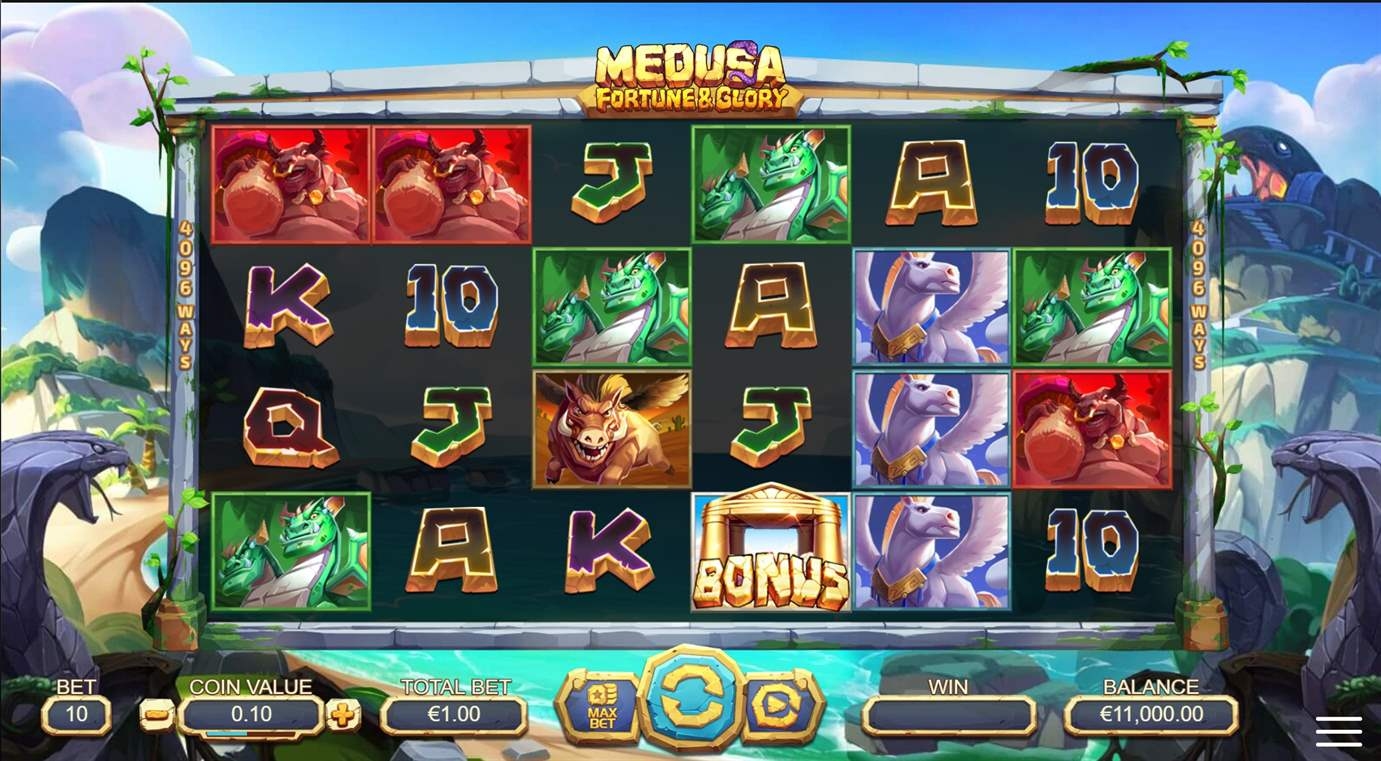This screenshot has width=1381, height=761.
Task: Start autoplay with the play-arrow button
Action: click(778, 707)
